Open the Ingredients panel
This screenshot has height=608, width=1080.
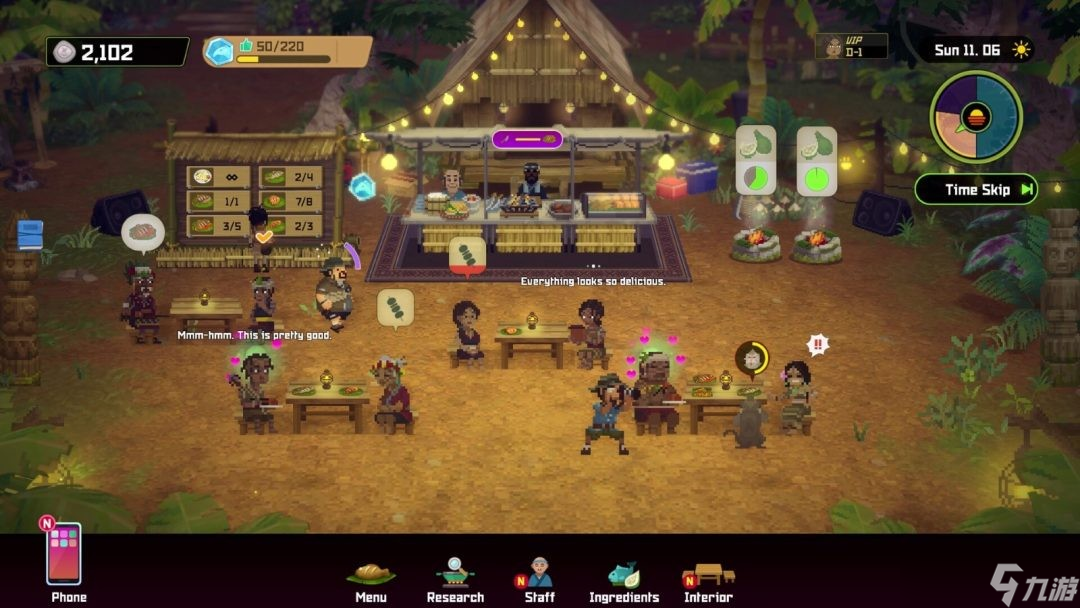click(x=624, y=577)
